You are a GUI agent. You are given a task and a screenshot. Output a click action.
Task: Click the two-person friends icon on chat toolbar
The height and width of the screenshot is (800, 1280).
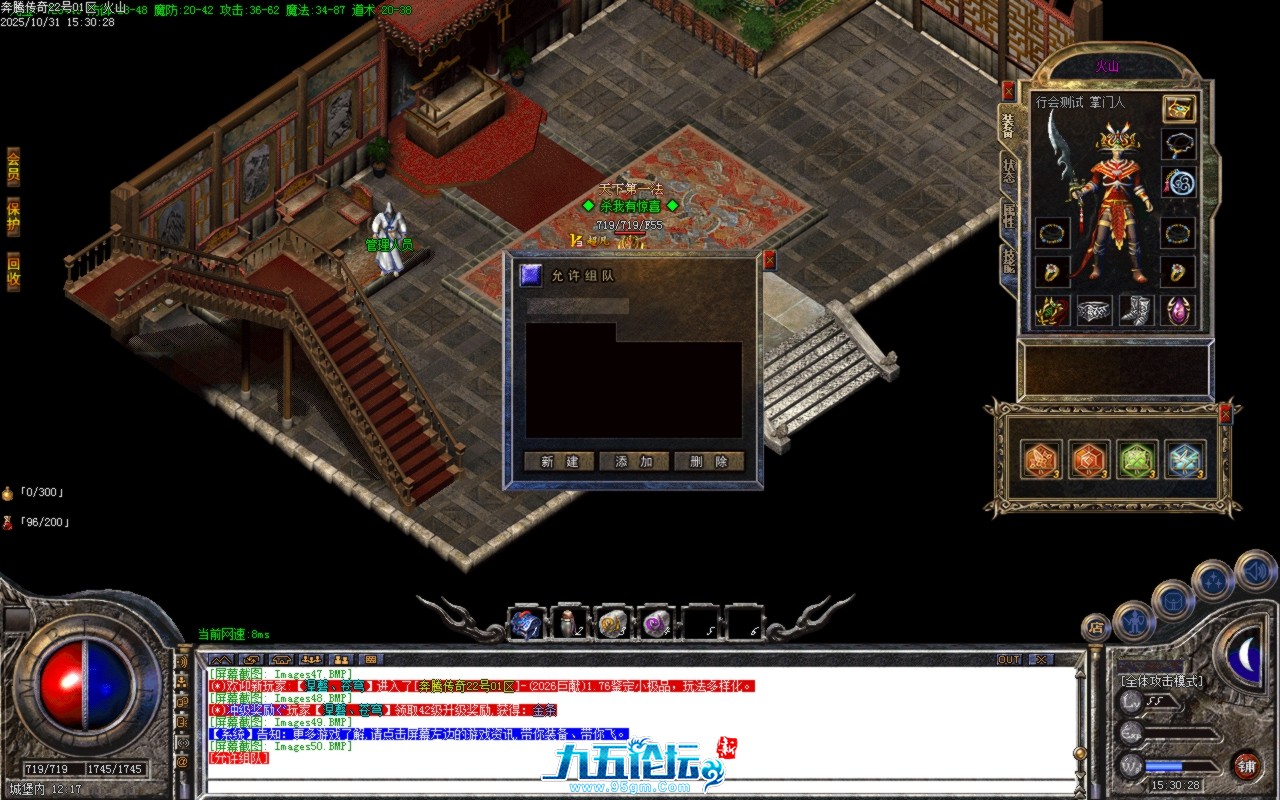tap(339, 659)
